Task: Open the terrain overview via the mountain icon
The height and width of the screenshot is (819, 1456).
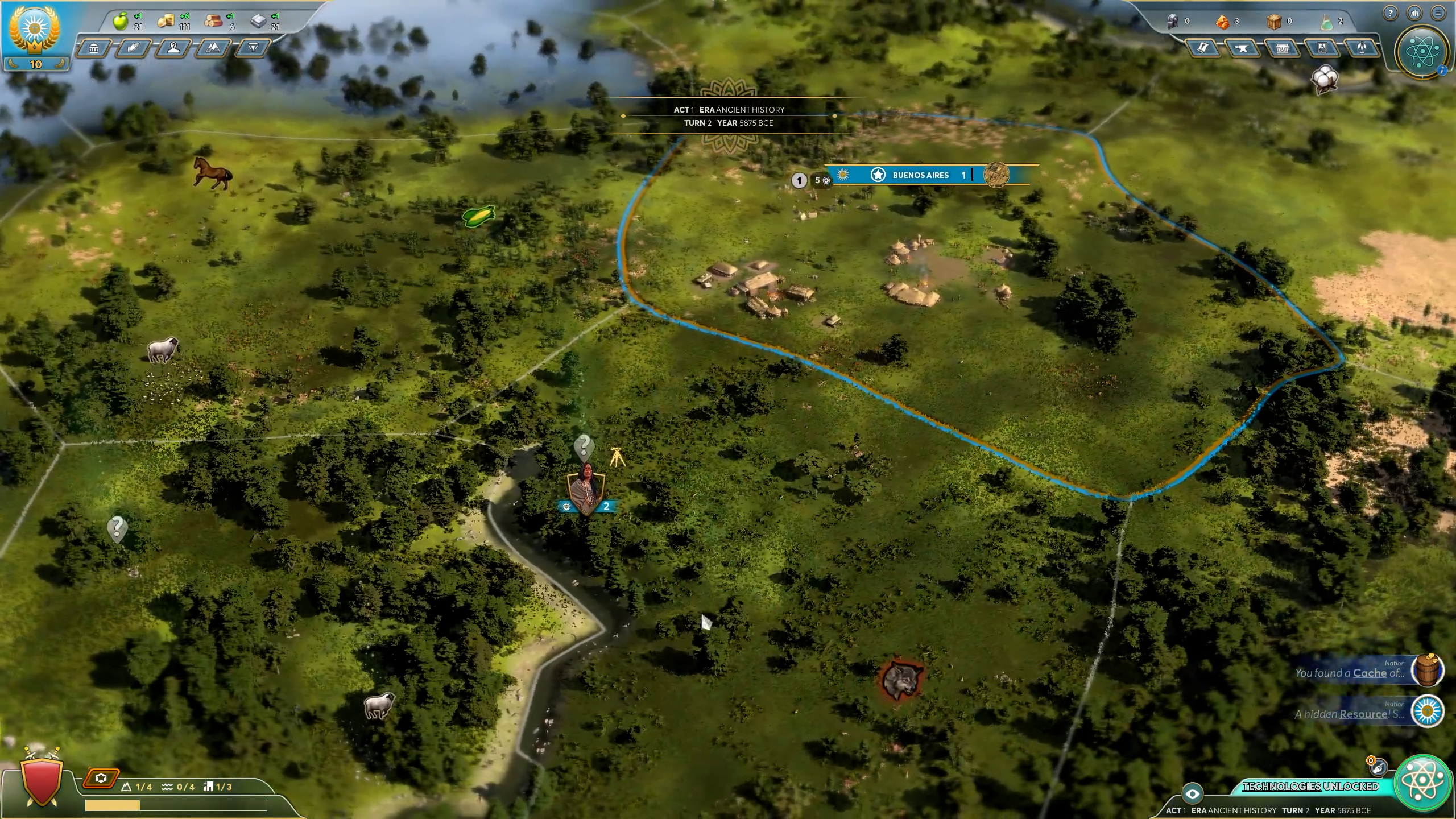Action: [213, 49]
